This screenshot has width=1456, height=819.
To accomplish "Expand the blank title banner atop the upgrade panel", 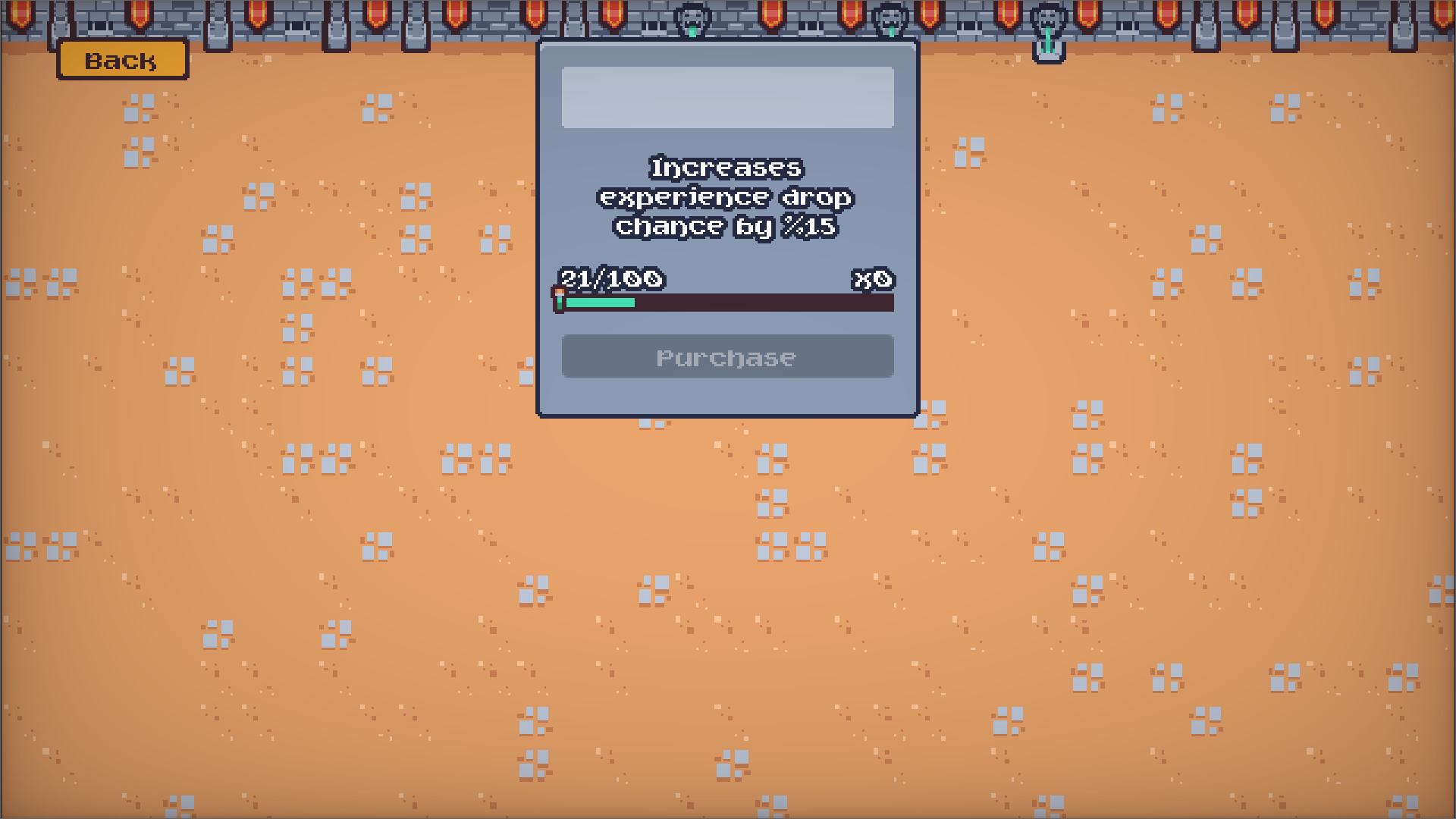I will 726,96.
